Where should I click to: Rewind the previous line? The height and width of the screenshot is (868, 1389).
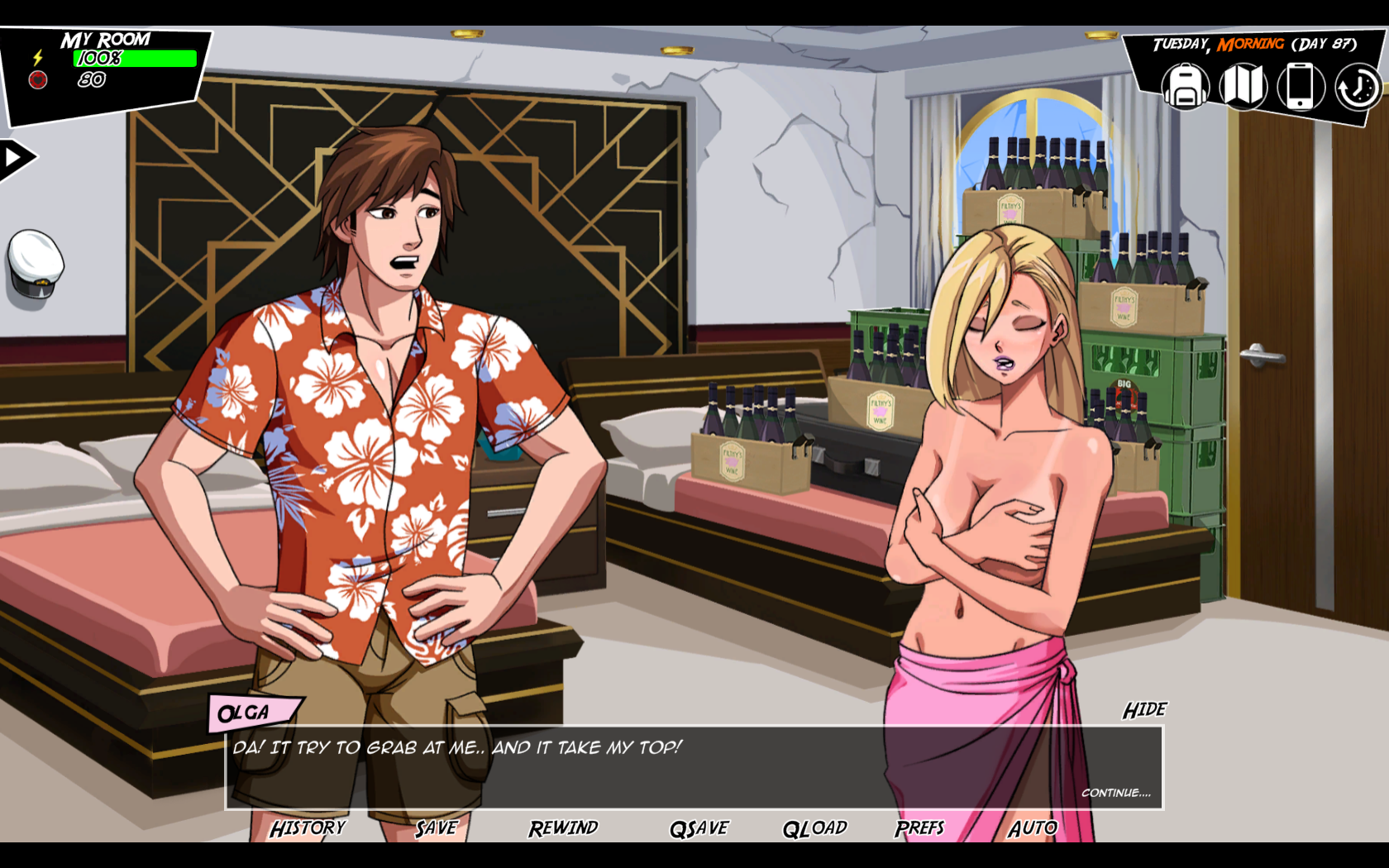[x=563, y=827]
